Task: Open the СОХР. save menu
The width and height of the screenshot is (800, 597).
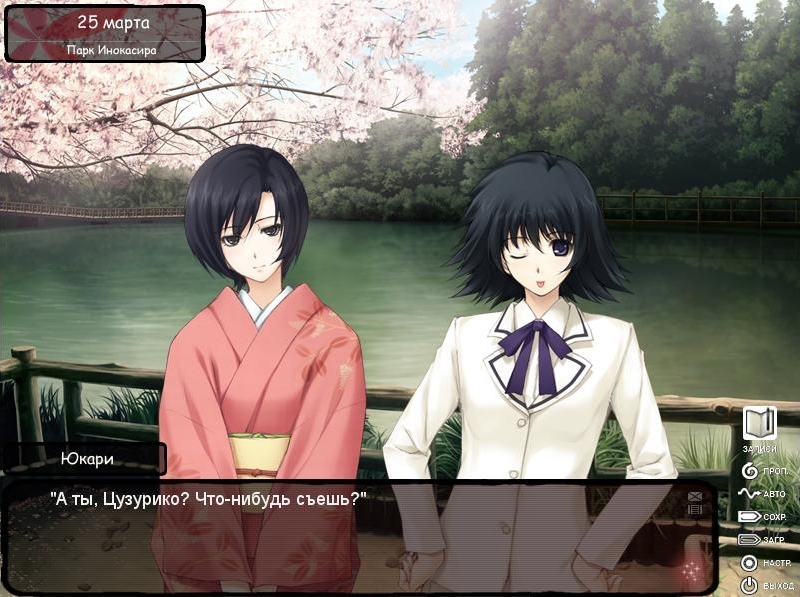Action: pyautogui.click(x=761, y=516)
